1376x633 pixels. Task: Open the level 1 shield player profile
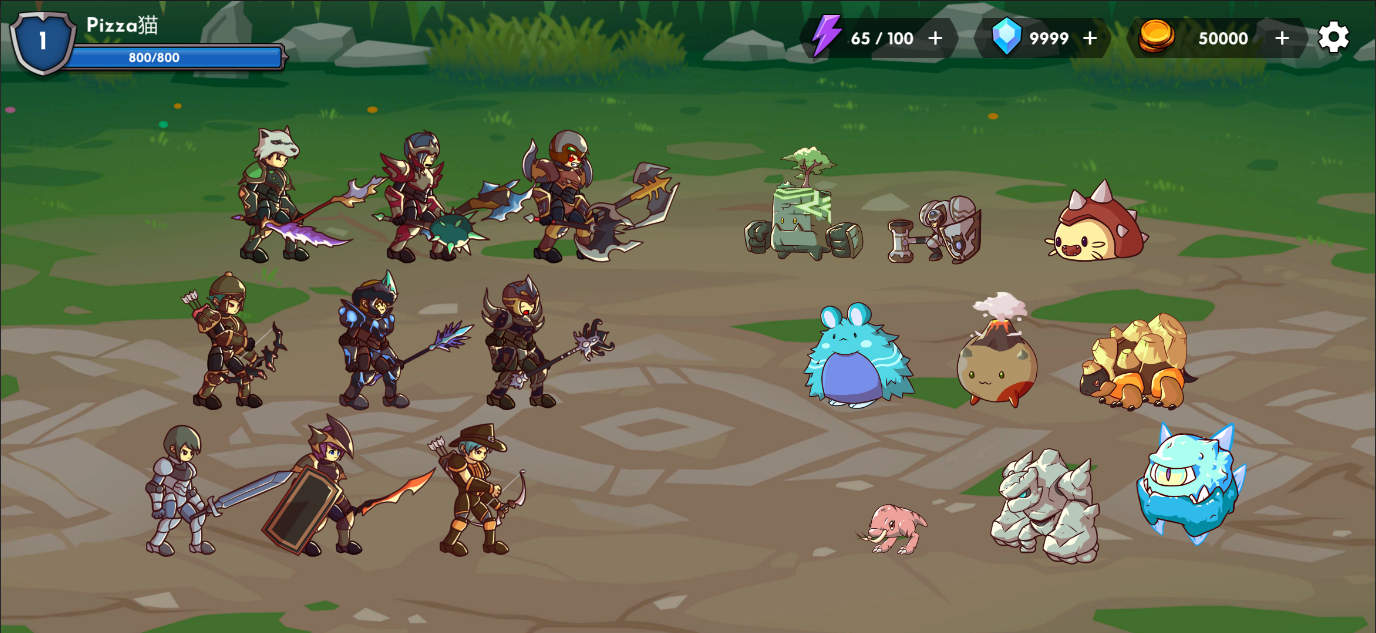42,41
